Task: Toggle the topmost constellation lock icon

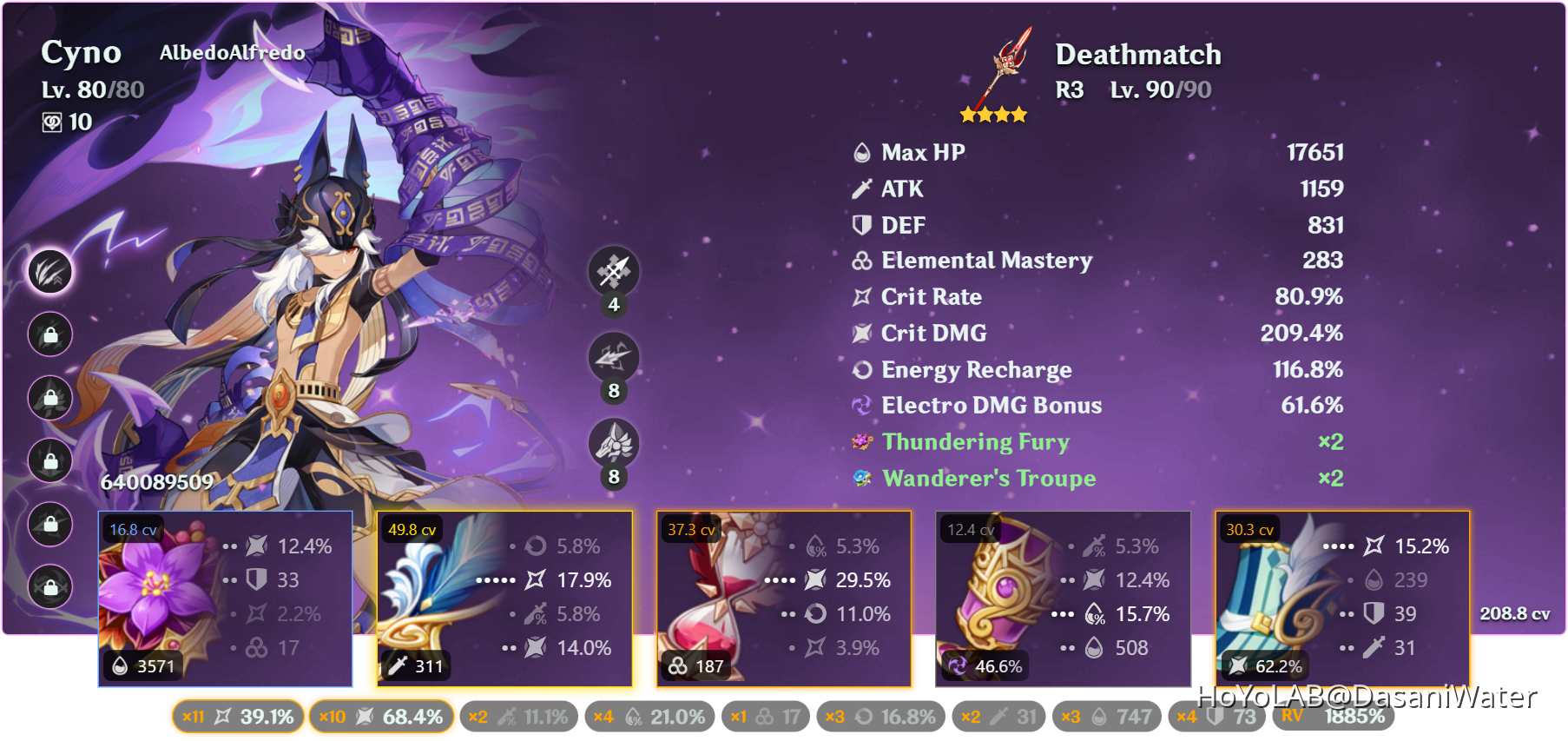Action: point(49,334)
